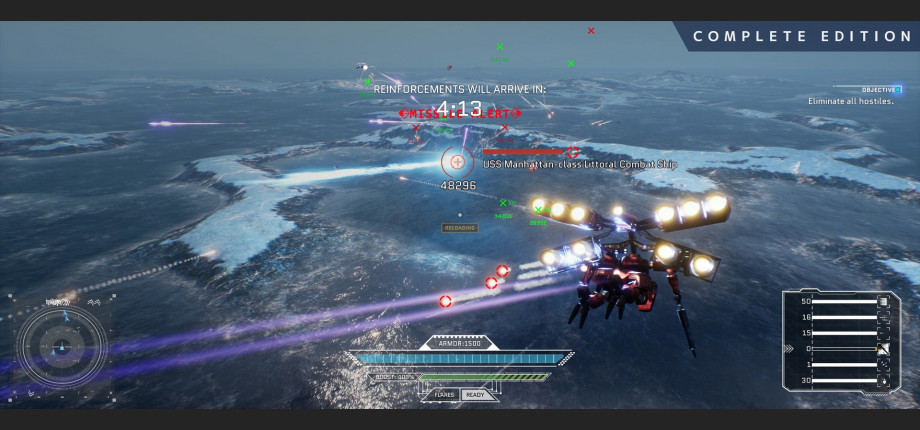The width and height of the screenshot is (920, 430).
Task: Activate the Flares countermeasure indicator
Action: [x=445, y=395]
